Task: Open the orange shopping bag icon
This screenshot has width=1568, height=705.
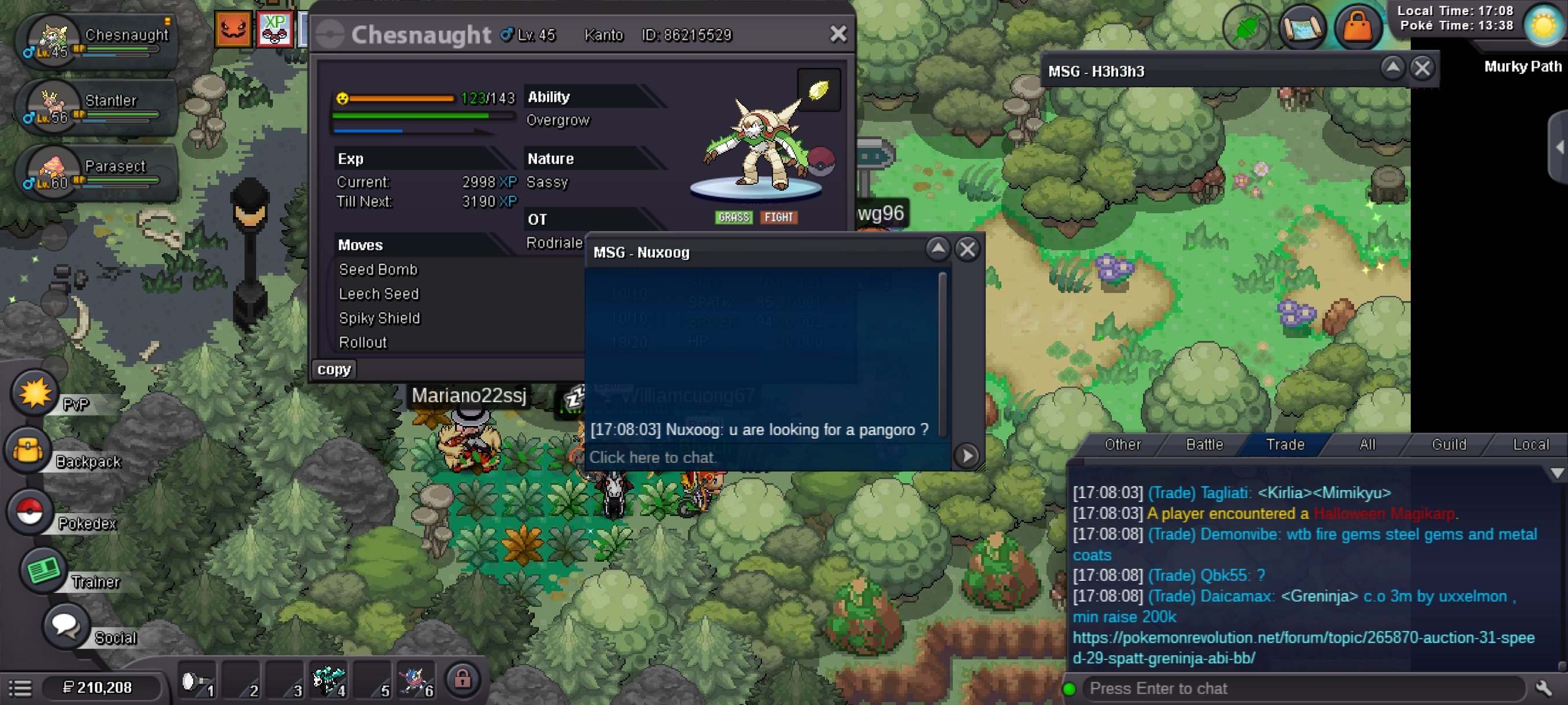Action: [1358, 27]
